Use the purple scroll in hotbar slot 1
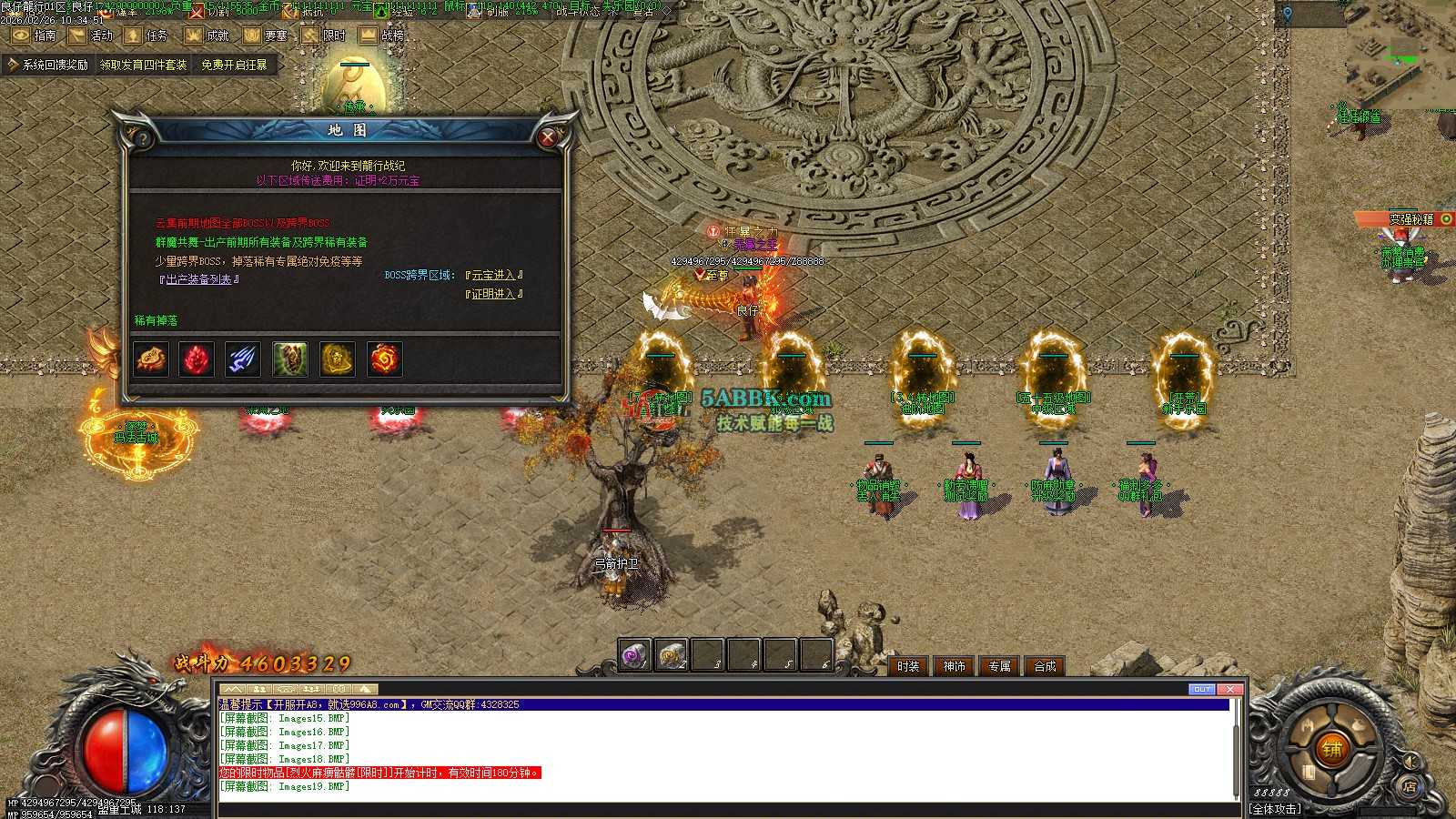The image size is (1456, 819). pyautogui.click(x=634, y=655)
